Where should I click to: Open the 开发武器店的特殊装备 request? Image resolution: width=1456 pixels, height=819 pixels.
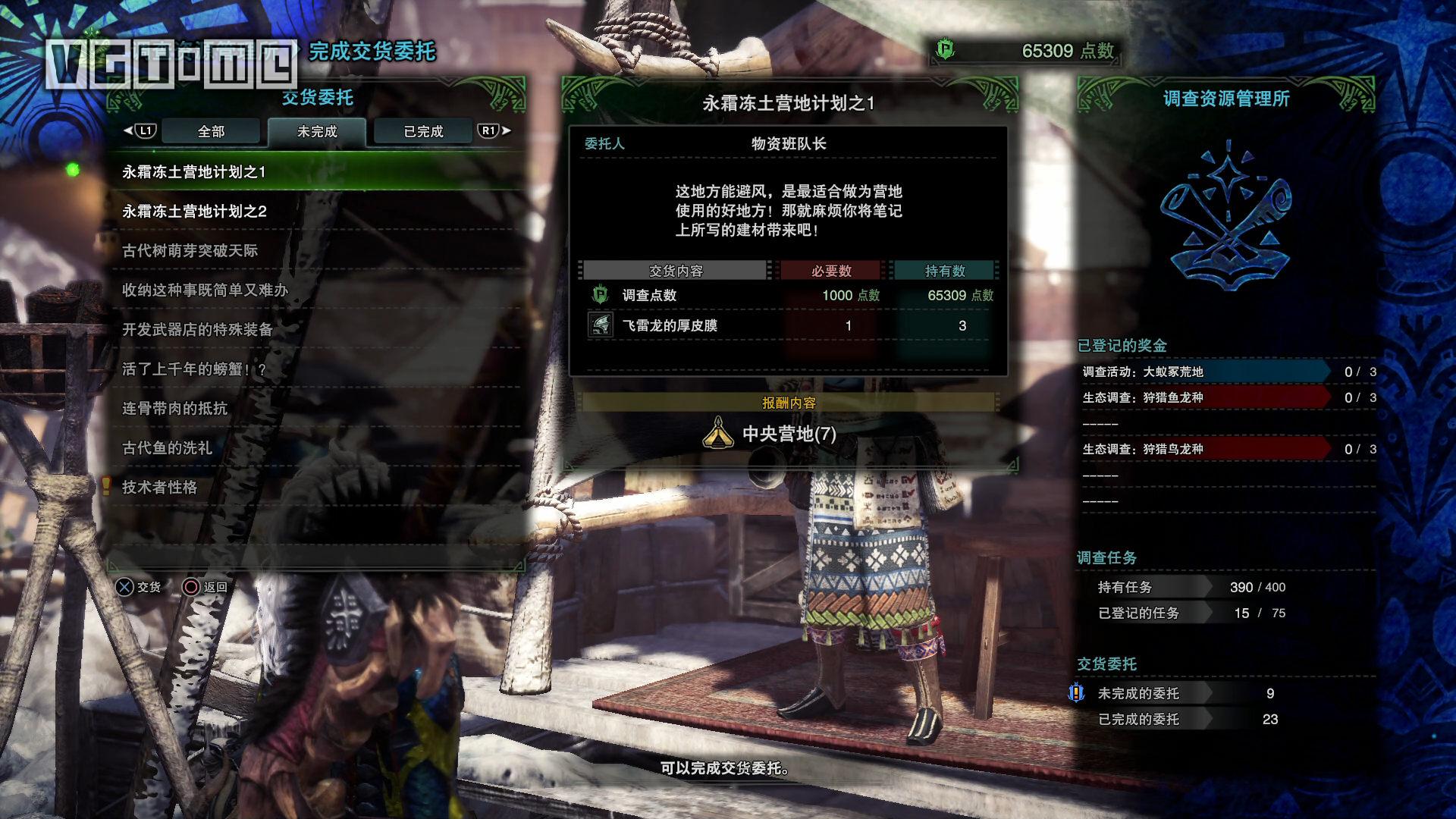[198, 330]
